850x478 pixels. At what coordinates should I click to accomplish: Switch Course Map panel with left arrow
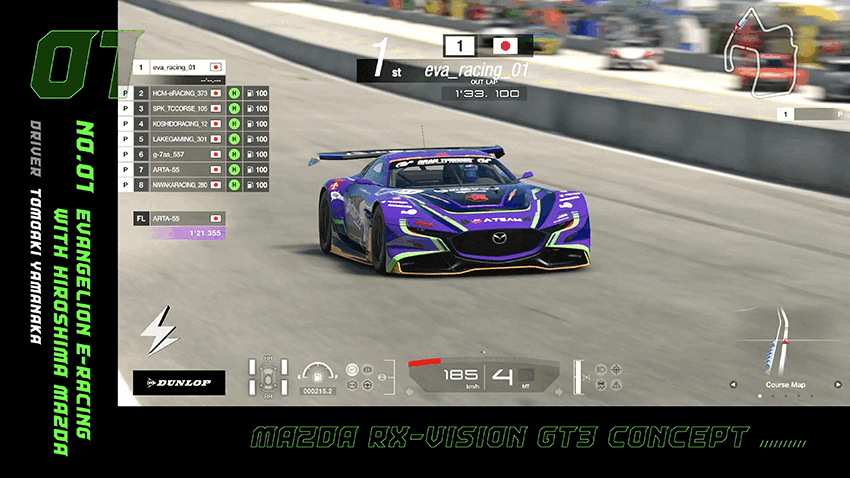733,384
